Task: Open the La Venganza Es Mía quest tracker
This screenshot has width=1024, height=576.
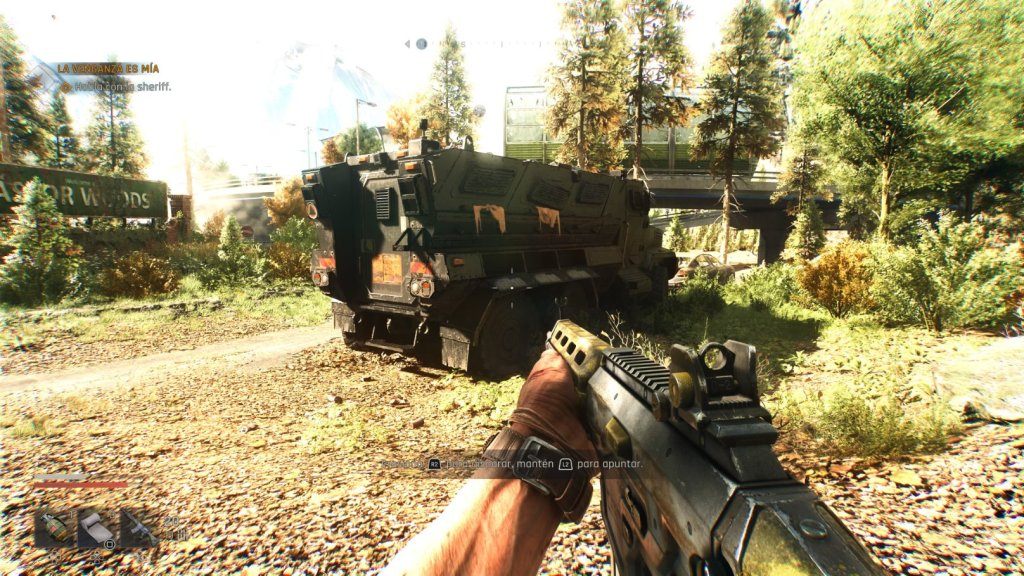Action: pyautogui.click(x=108, y=68)
